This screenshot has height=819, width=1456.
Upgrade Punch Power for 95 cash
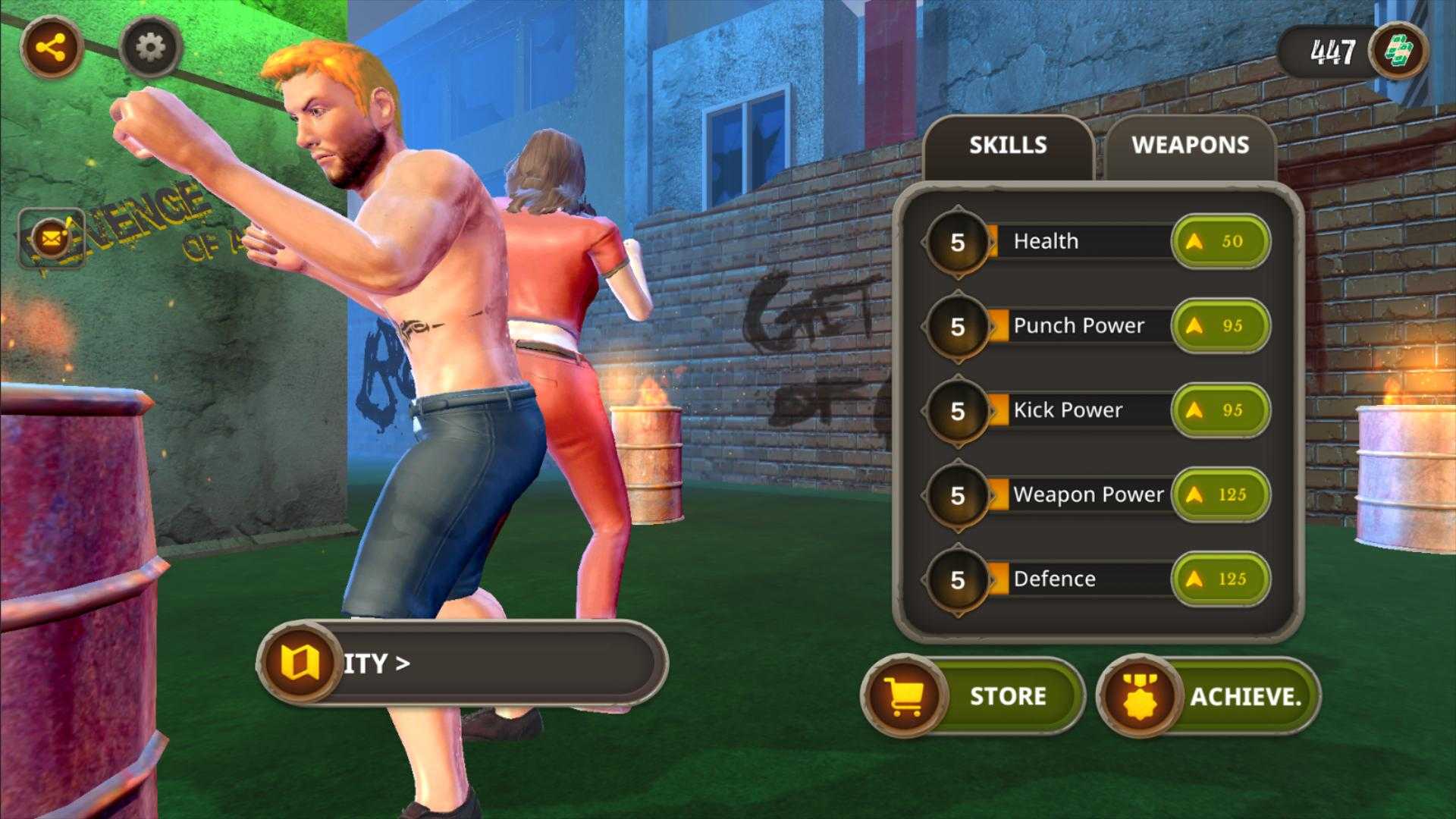pyautogui.click(x=1220, y=326)
